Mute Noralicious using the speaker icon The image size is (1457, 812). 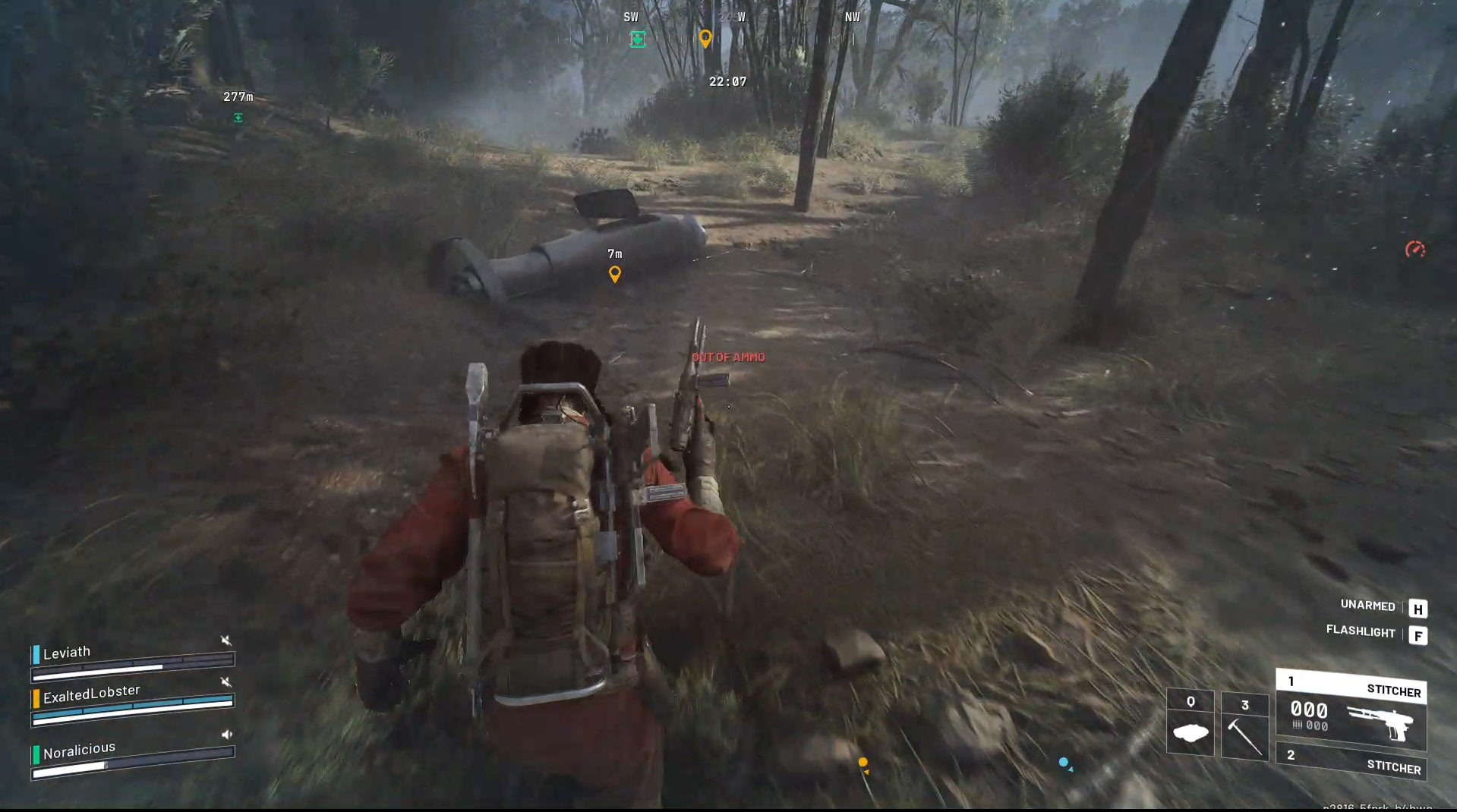[x=225, y=734]
